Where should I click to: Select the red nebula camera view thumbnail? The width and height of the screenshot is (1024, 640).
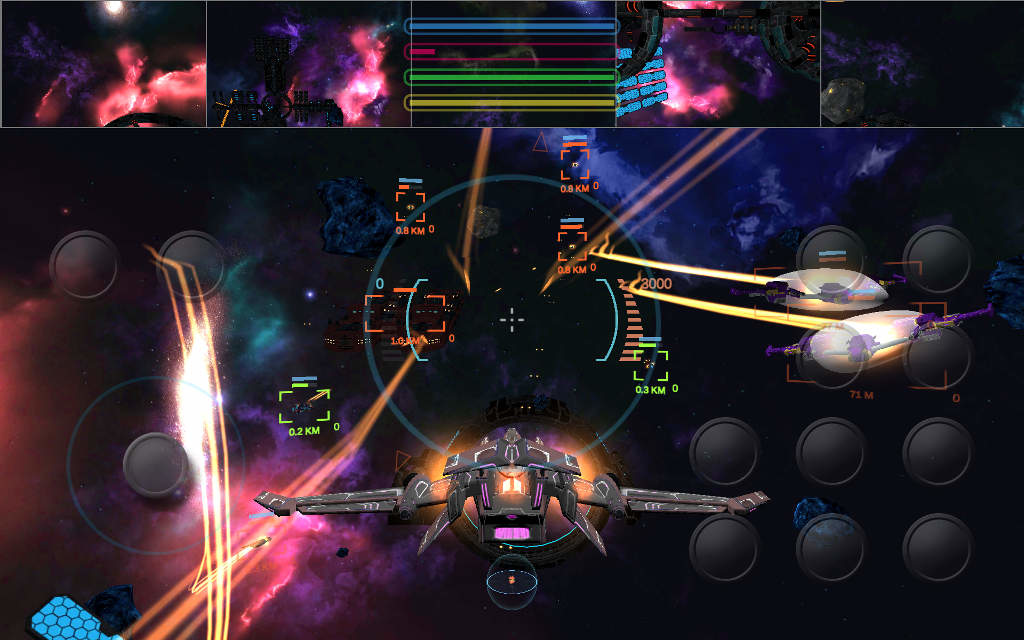(x=104, y=64)
